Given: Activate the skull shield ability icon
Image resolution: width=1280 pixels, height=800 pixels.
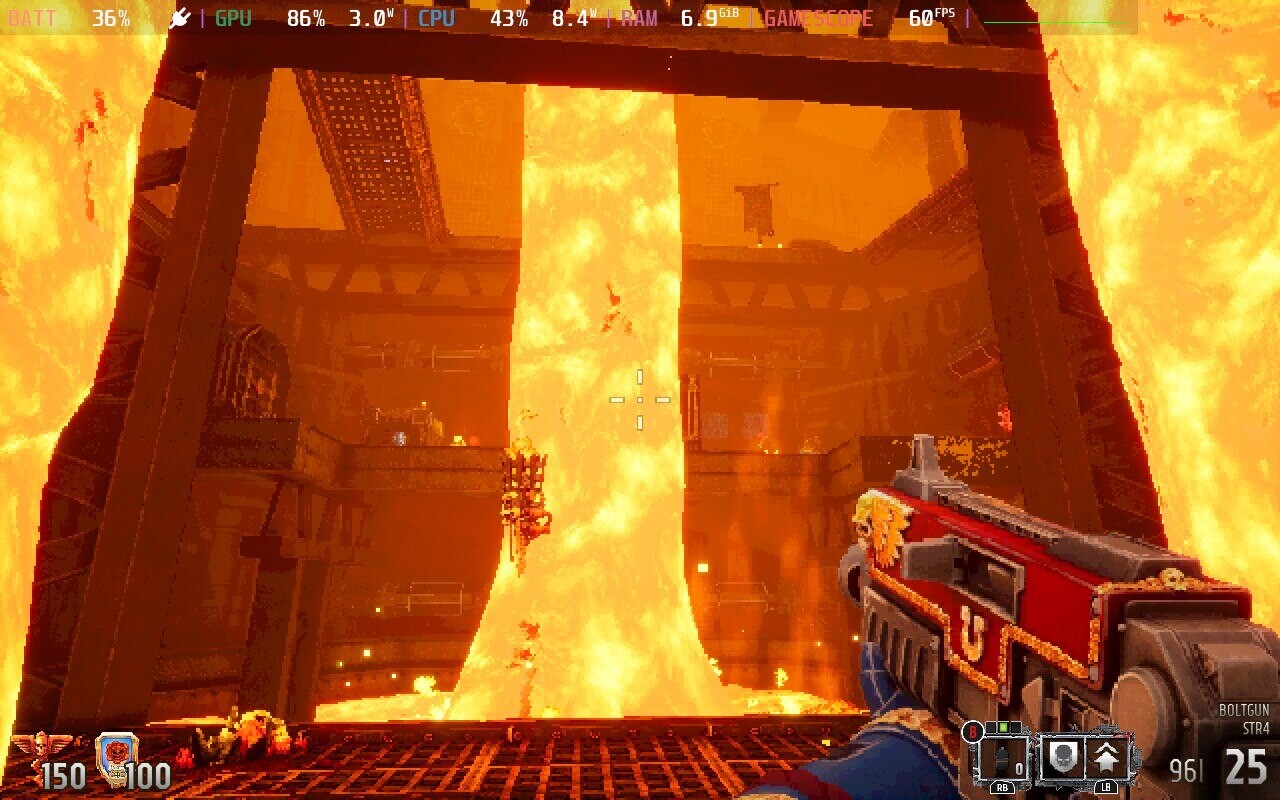Looking at the screenshot, I should (1061, 758).
